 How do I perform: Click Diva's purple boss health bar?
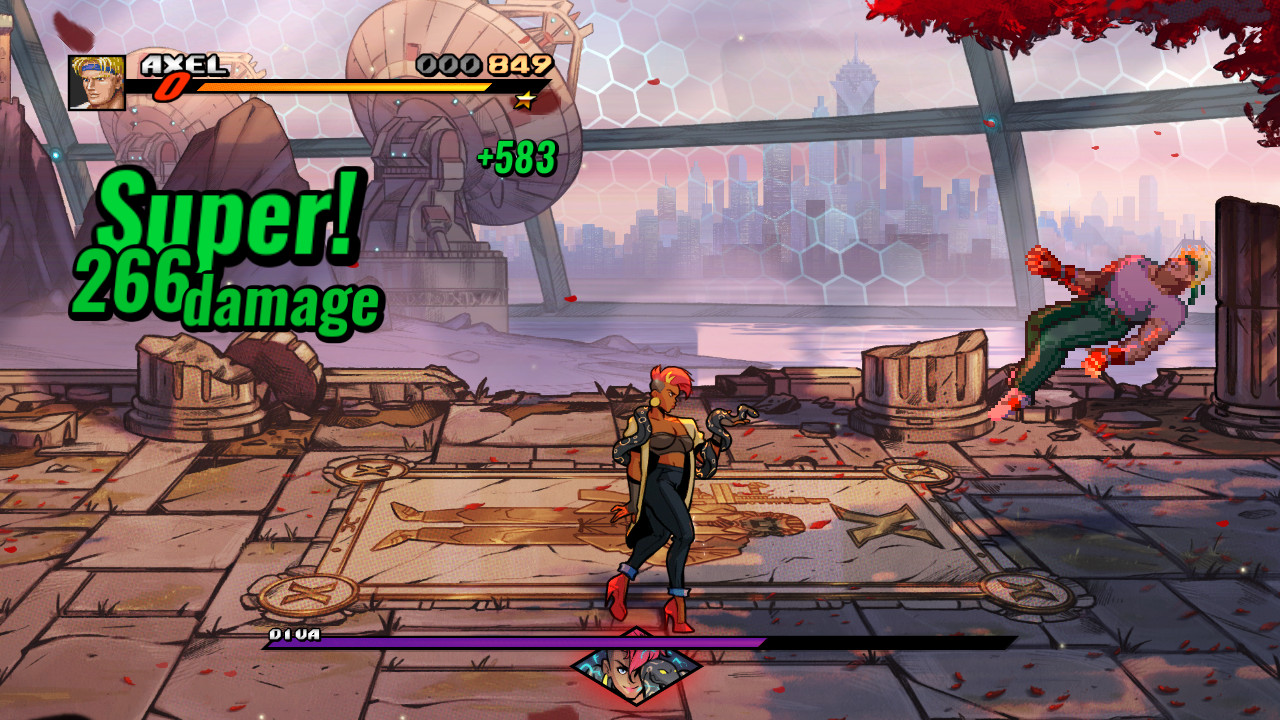point(450,643)
